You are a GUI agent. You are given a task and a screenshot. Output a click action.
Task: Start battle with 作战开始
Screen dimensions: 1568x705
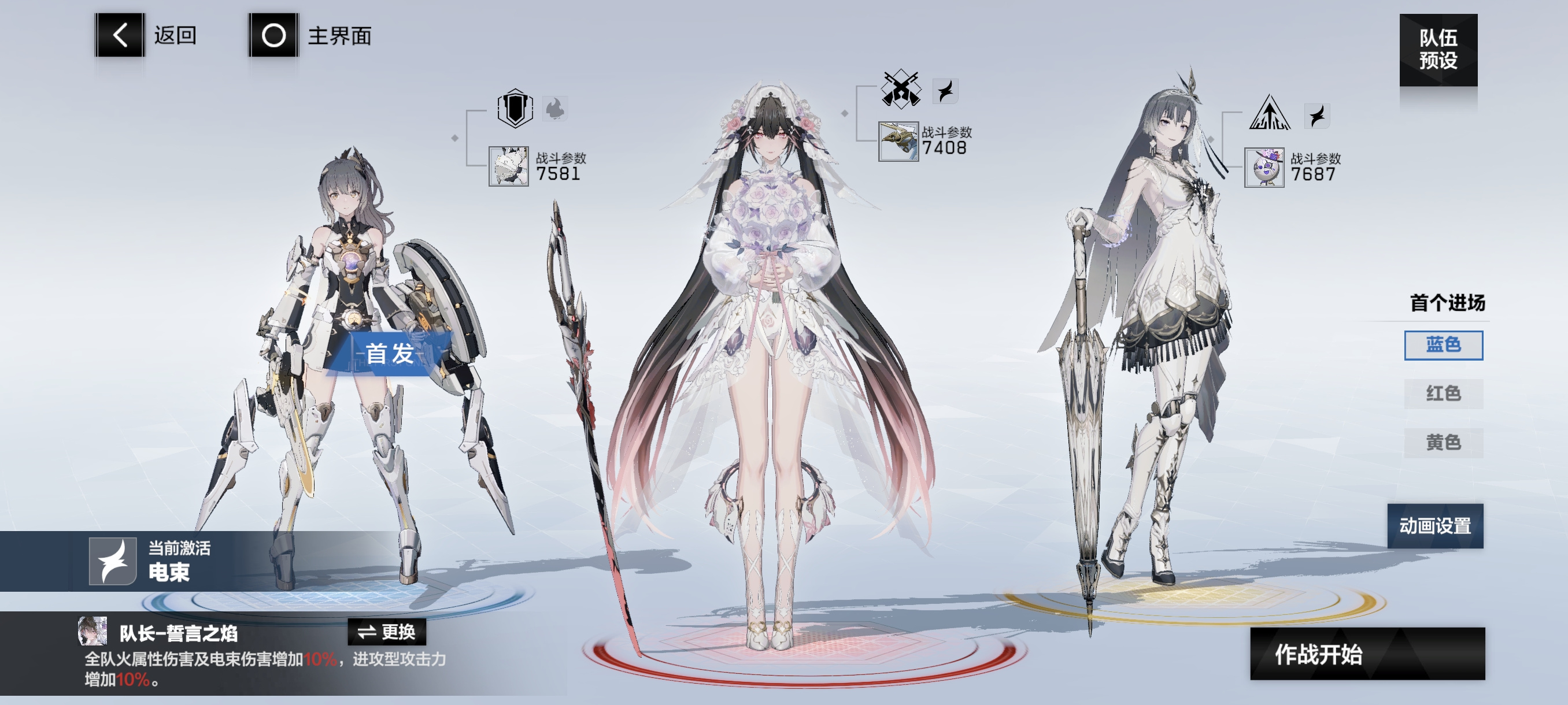pos(1367,654)
